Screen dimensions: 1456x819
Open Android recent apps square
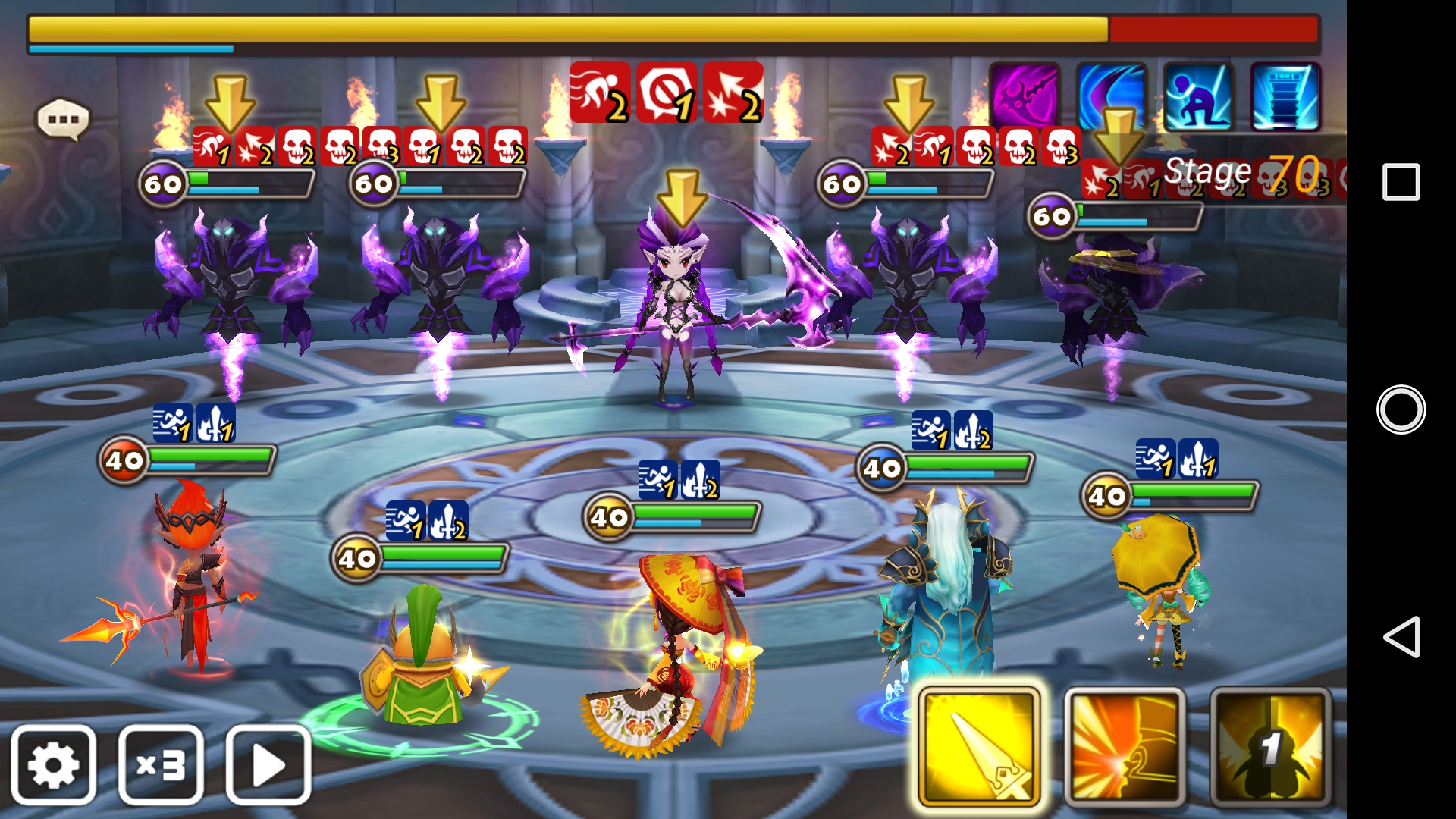point(1401,182)
